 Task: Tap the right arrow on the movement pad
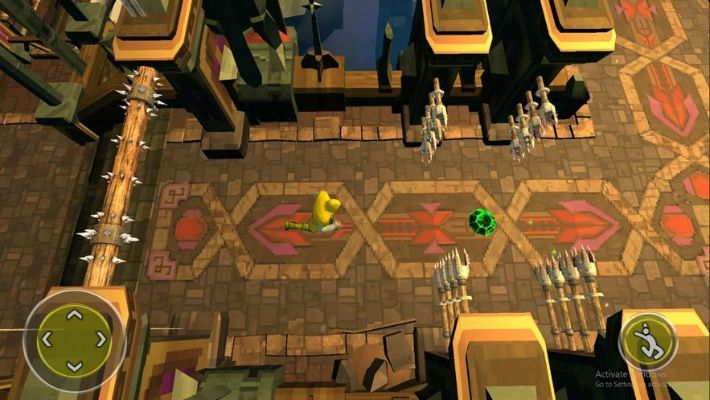[x=100, y=340]
